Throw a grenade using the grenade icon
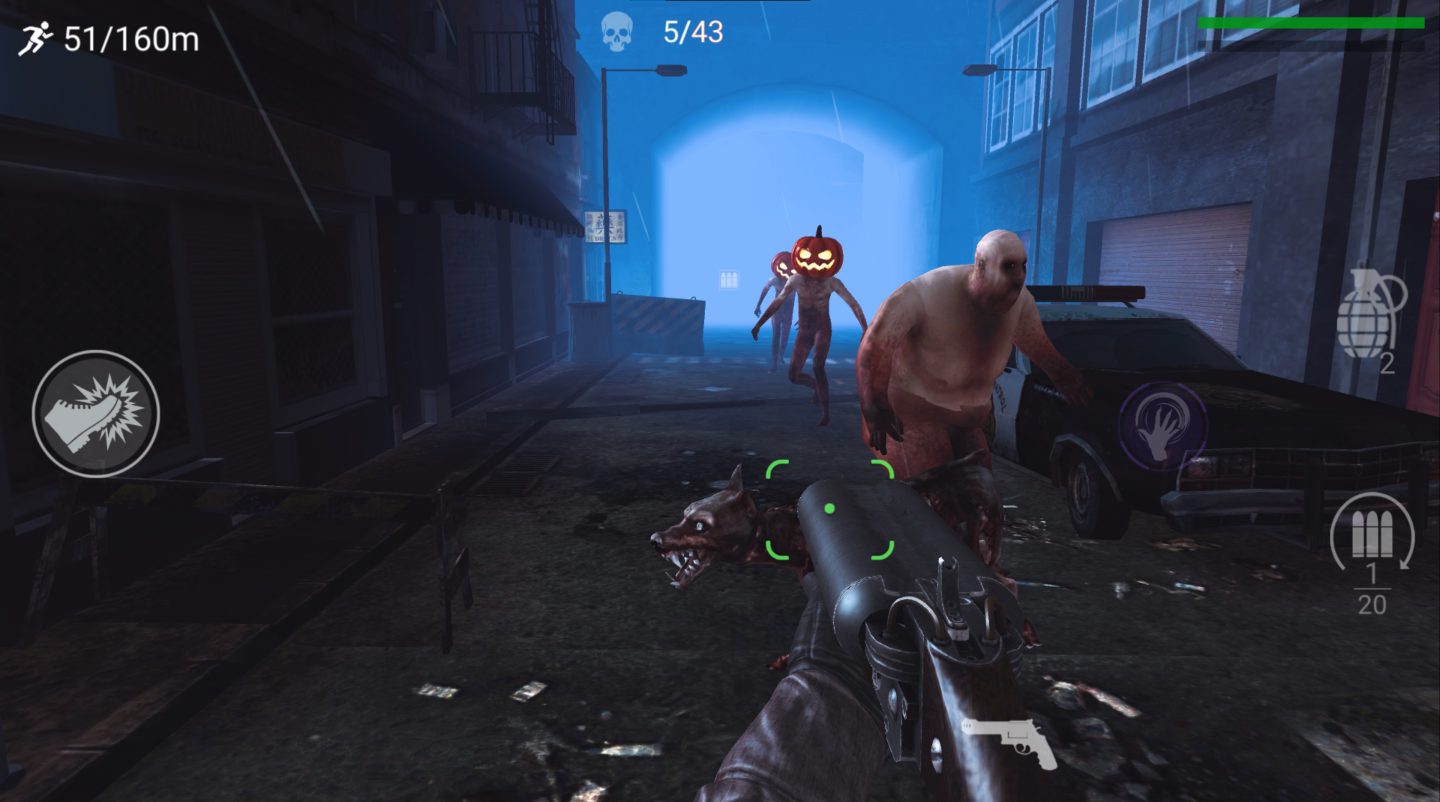The width and height of the screenshot is (1440, 802). pos(1366,320)
